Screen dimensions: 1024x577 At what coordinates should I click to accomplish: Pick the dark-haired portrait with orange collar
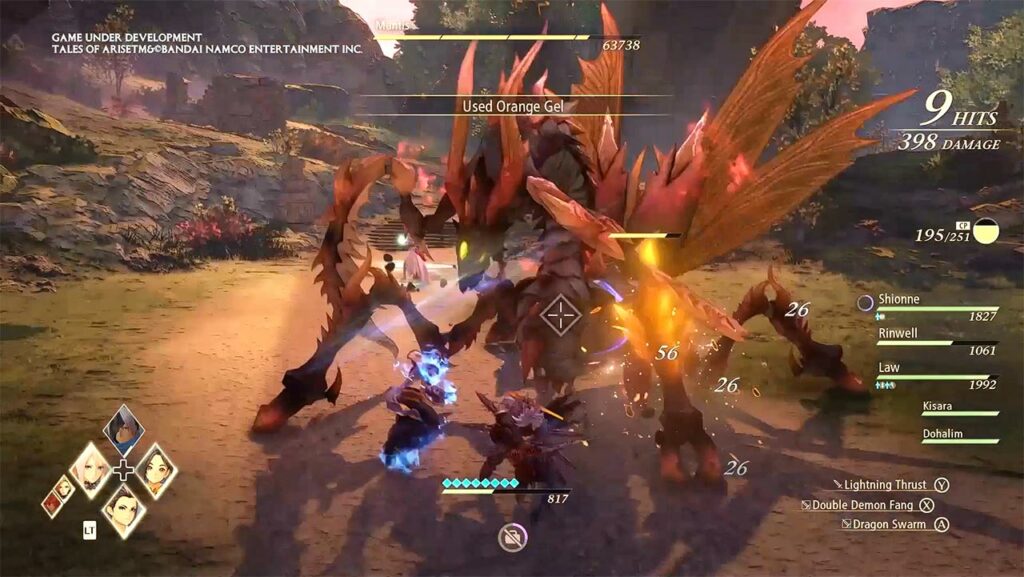pyautogui.click(x=156, y=470)
